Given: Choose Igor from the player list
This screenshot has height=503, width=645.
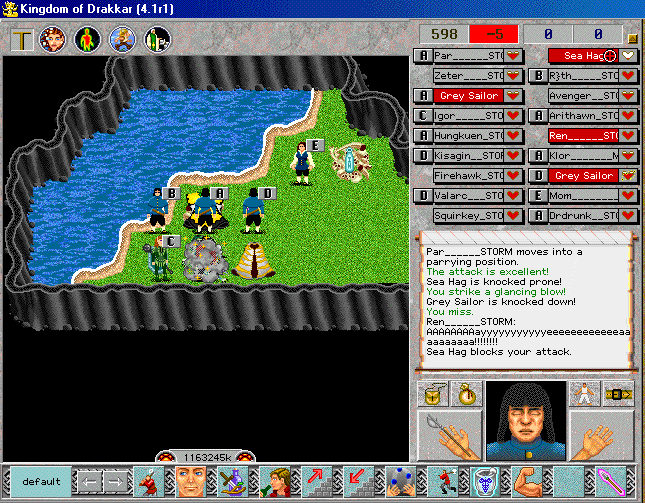Looking at the screenshot, I should point(468,115).
